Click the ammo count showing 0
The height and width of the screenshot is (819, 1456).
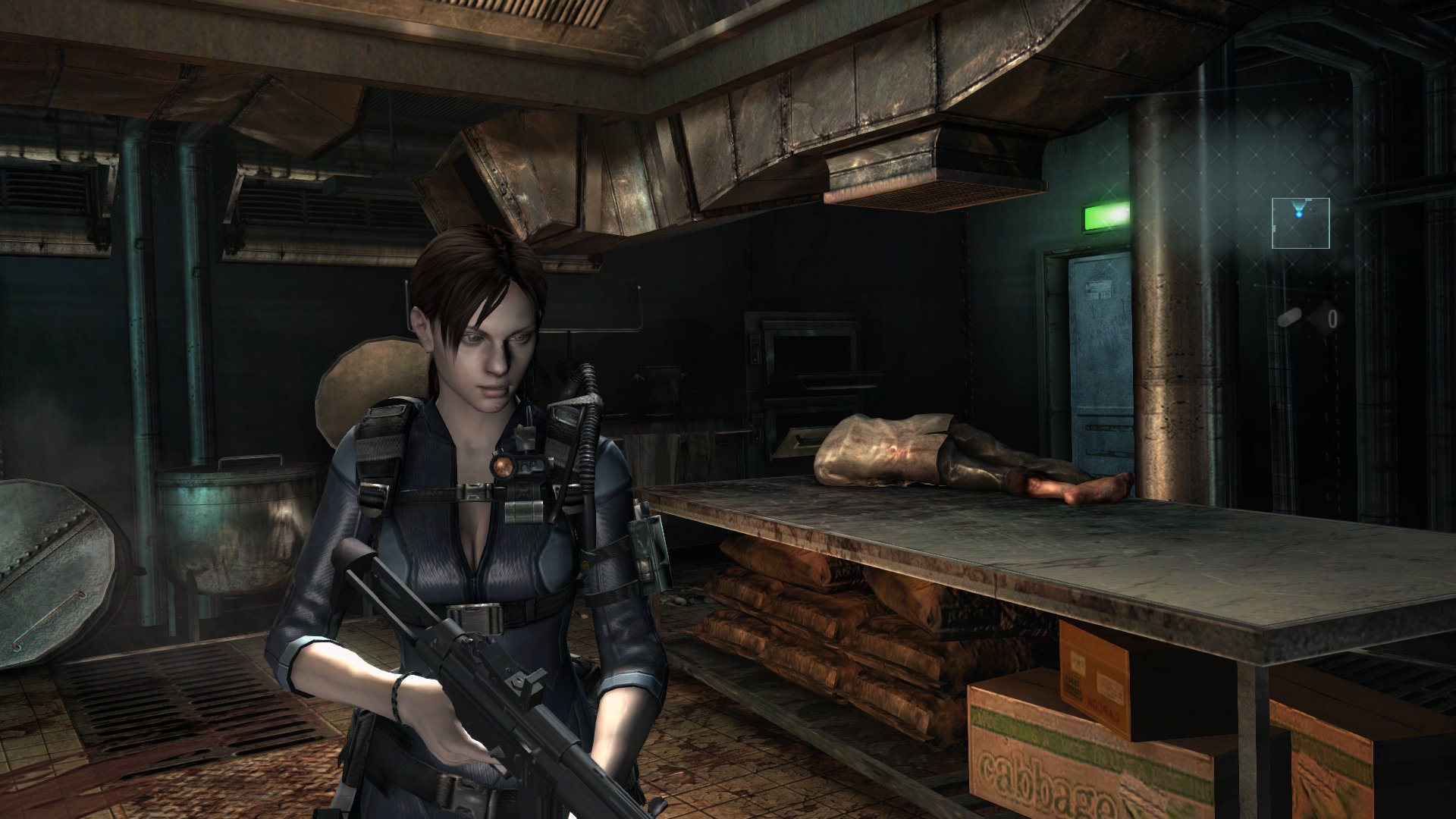[x=1332, y=317]
